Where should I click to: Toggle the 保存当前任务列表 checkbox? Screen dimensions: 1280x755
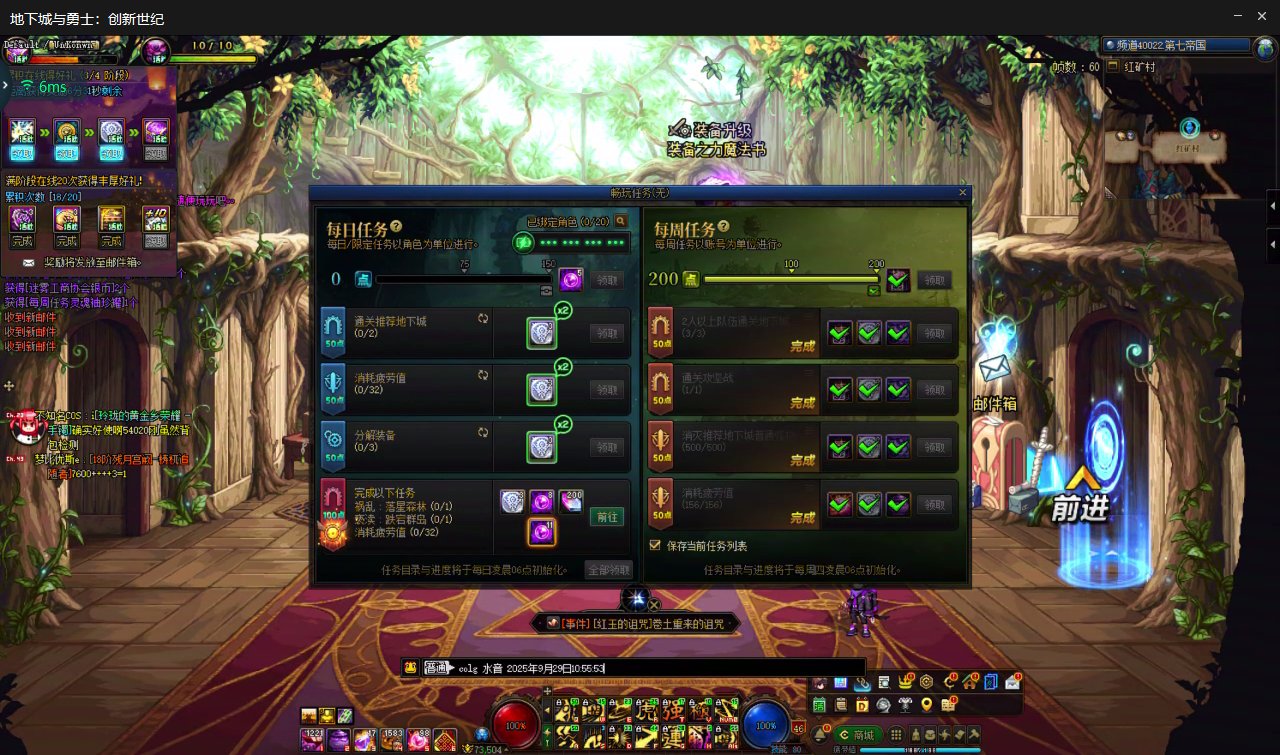click(x=655, y=546)
